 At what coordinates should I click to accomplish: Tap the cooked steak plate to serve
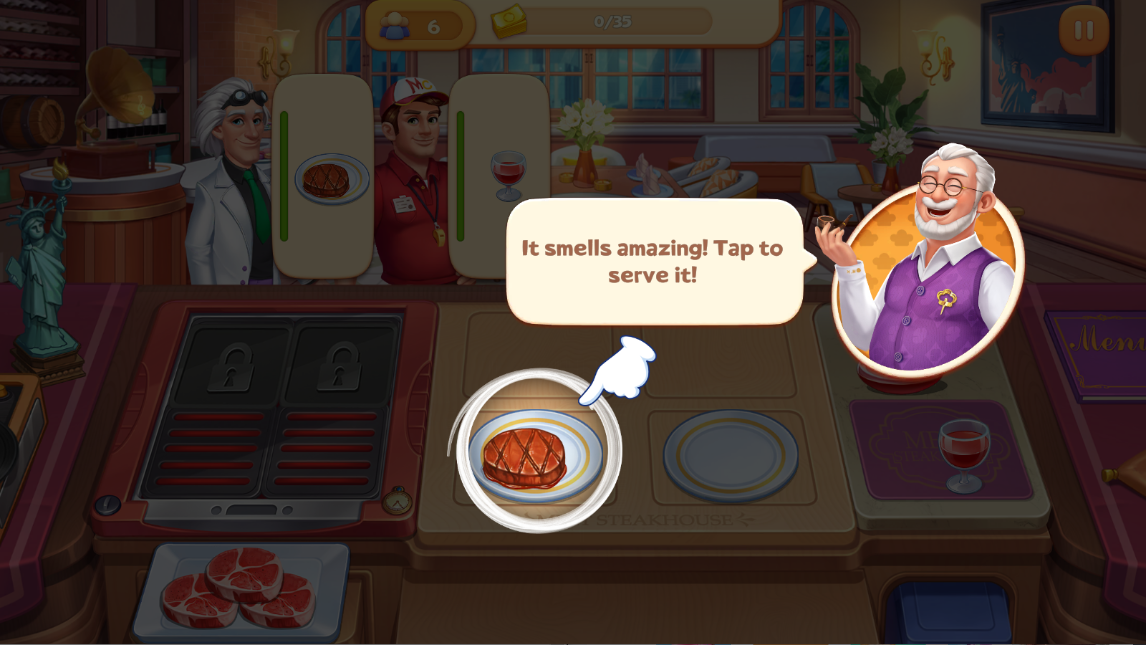coord(535,455)
